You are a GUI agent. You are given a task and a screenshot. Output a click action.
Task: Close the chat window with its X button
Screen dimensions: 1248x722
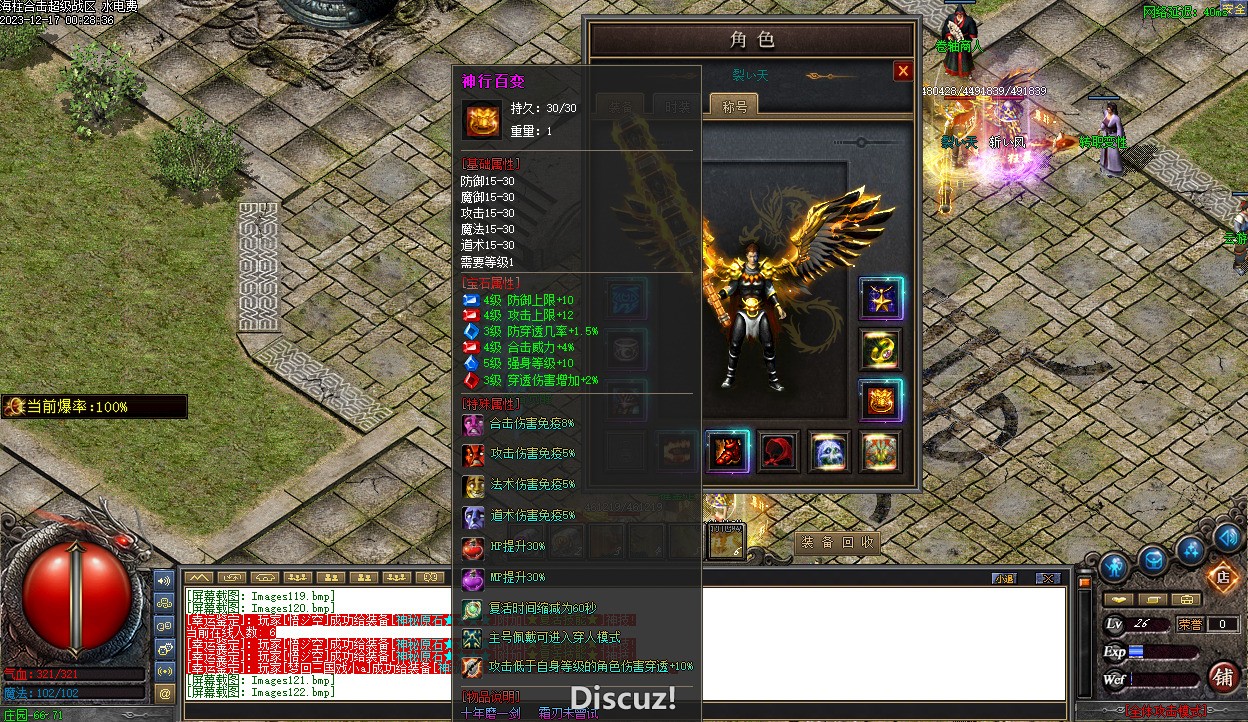(x=1047, y=578)
